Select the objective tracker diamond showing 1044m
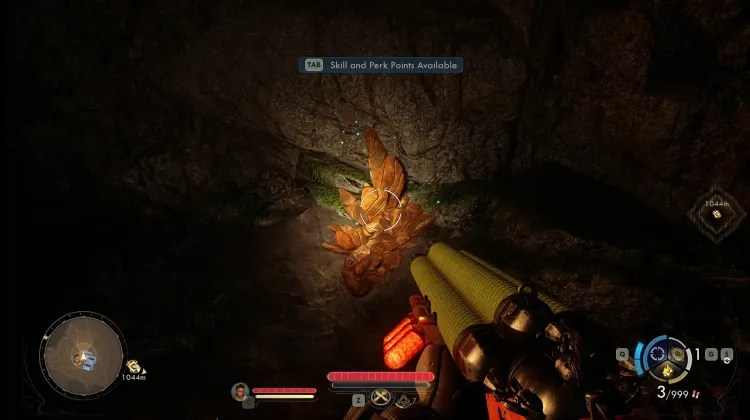 point(715,213)
